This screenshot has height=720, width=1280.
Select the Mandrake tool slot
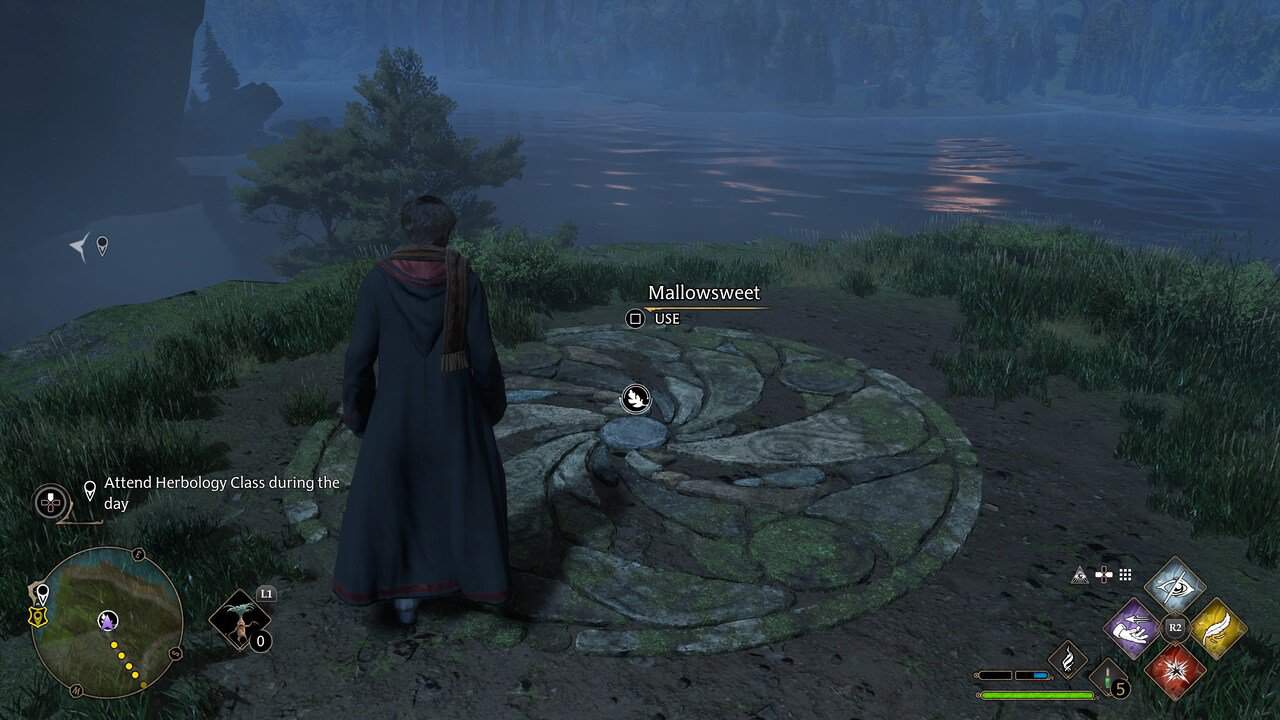(x=240, y=619)
